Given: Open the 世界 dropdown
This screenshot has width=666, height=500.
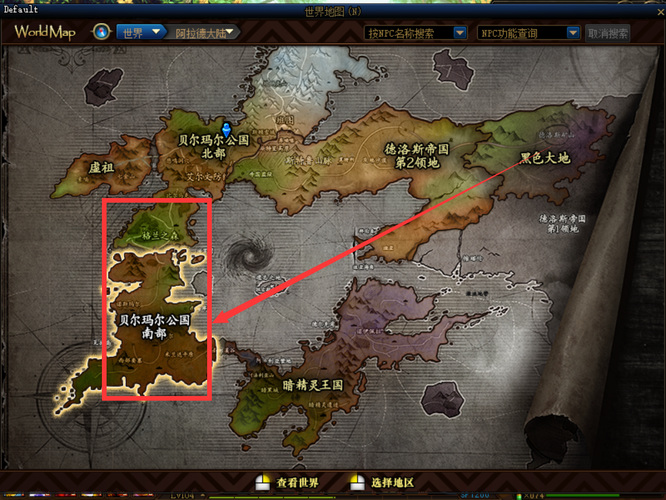Looking at the screenshot, I should [142, 32].
